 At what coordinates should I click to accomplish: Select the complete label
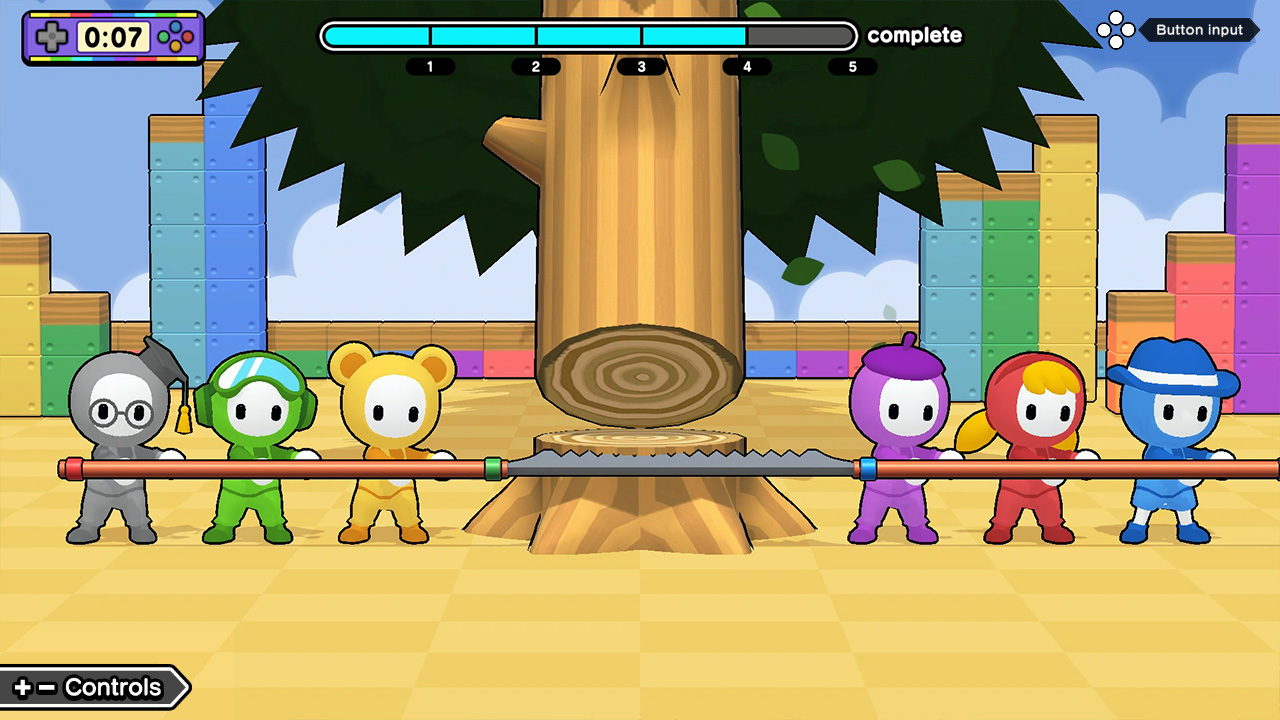tap(913, 36)
